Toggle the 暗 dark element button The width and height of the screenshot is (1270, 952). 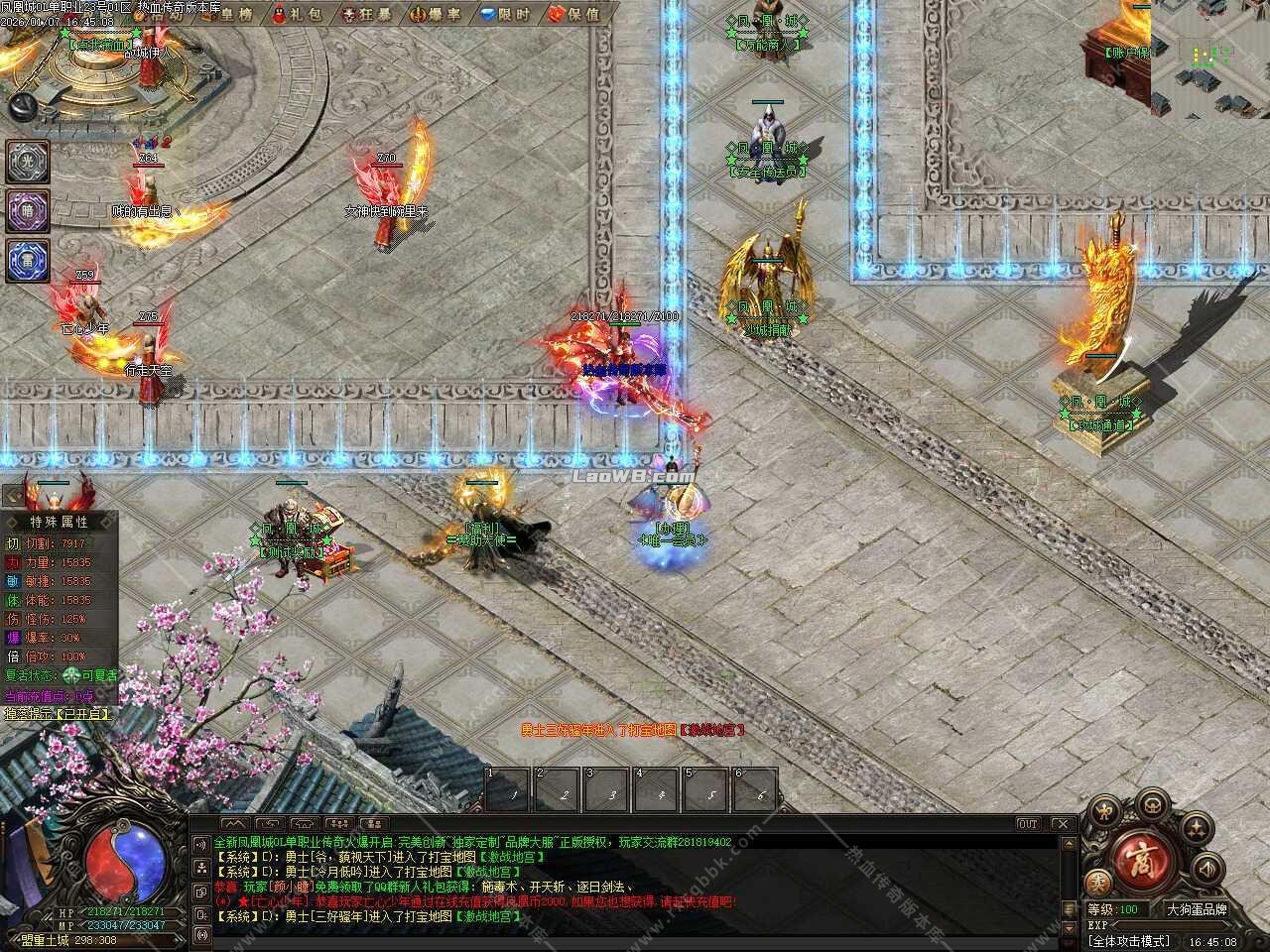click(25, 212)
